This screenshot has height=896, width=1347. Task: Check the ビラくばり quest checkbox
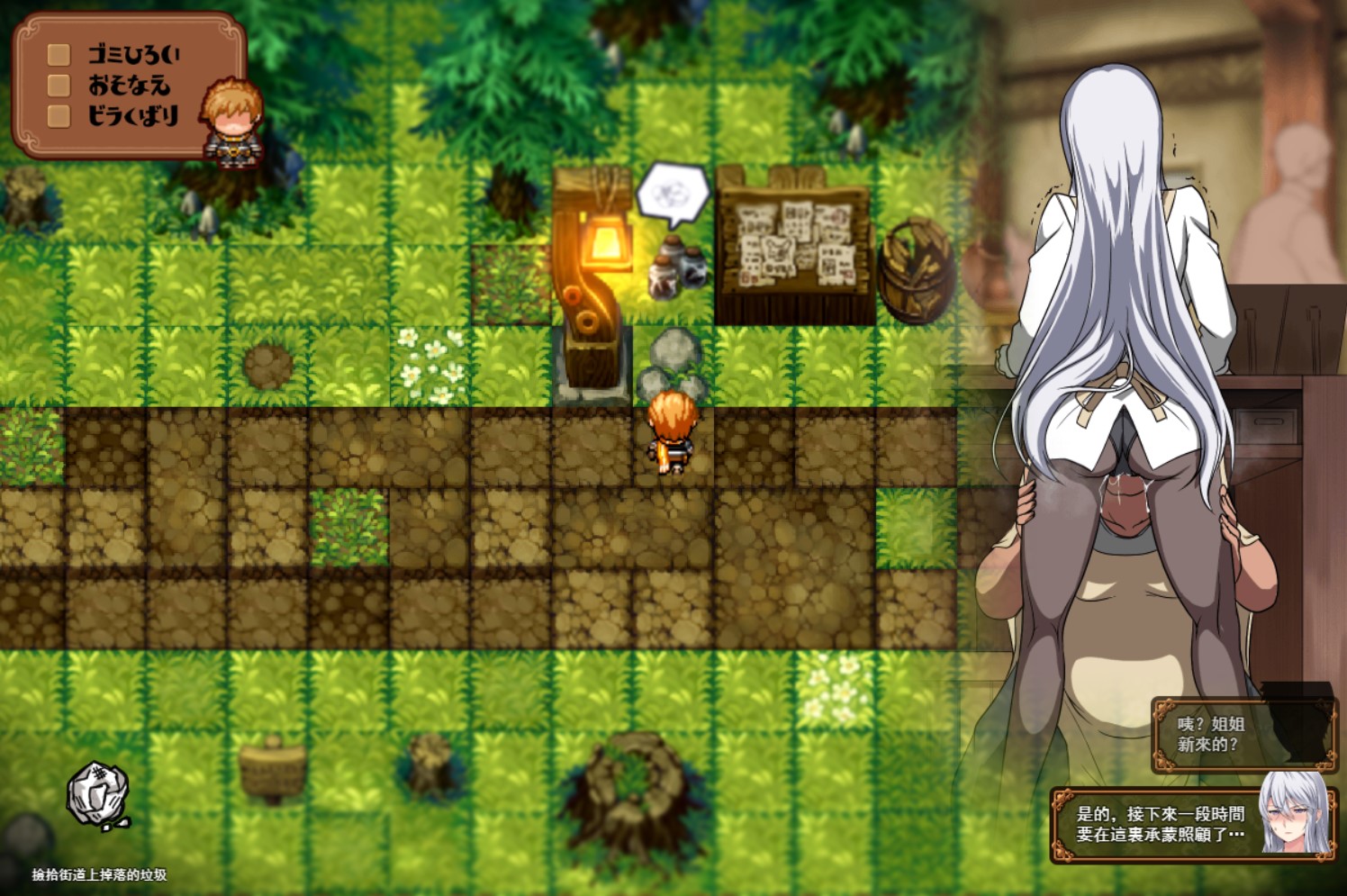[x=58, y=114]
